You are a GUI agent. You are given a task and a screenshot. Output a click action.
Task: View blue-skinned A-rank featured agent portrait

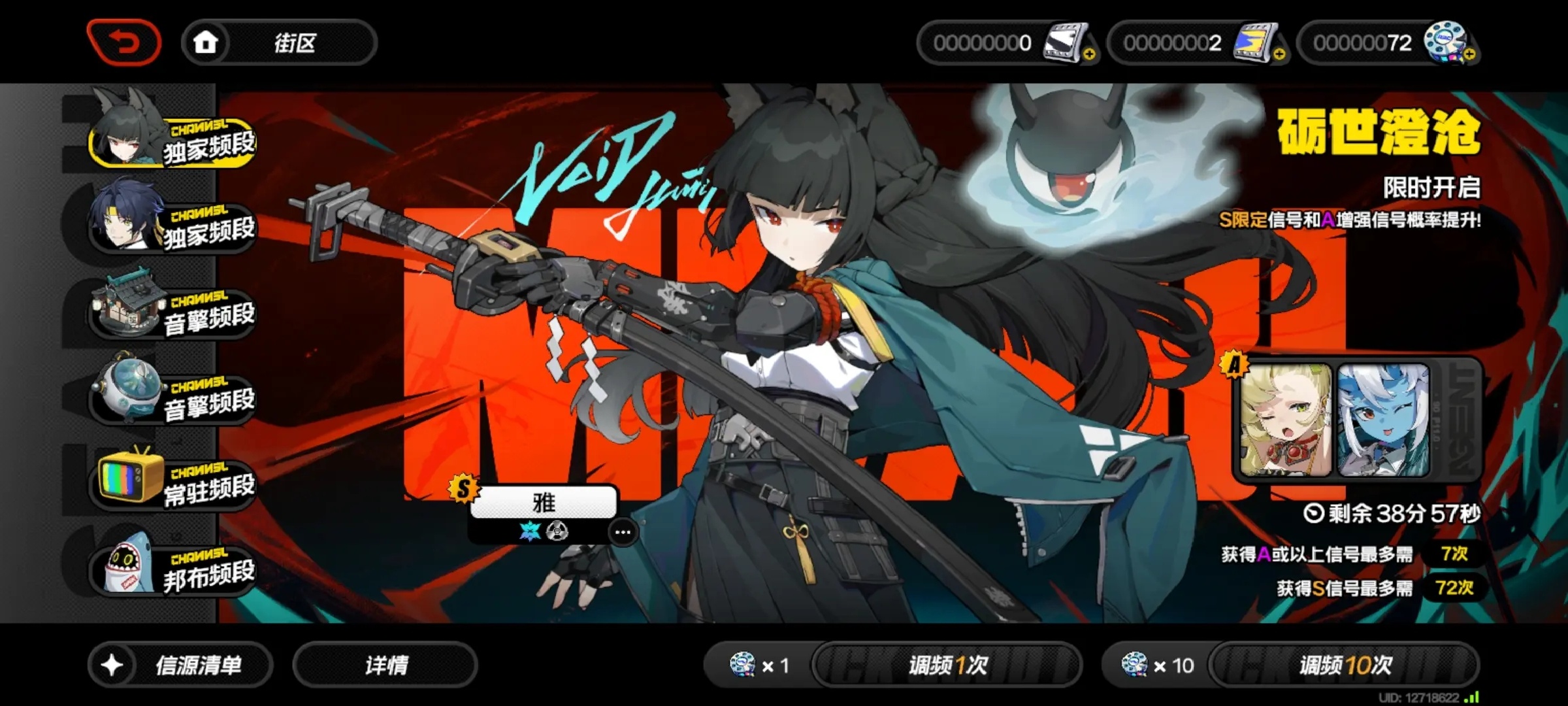[1383, 420]
